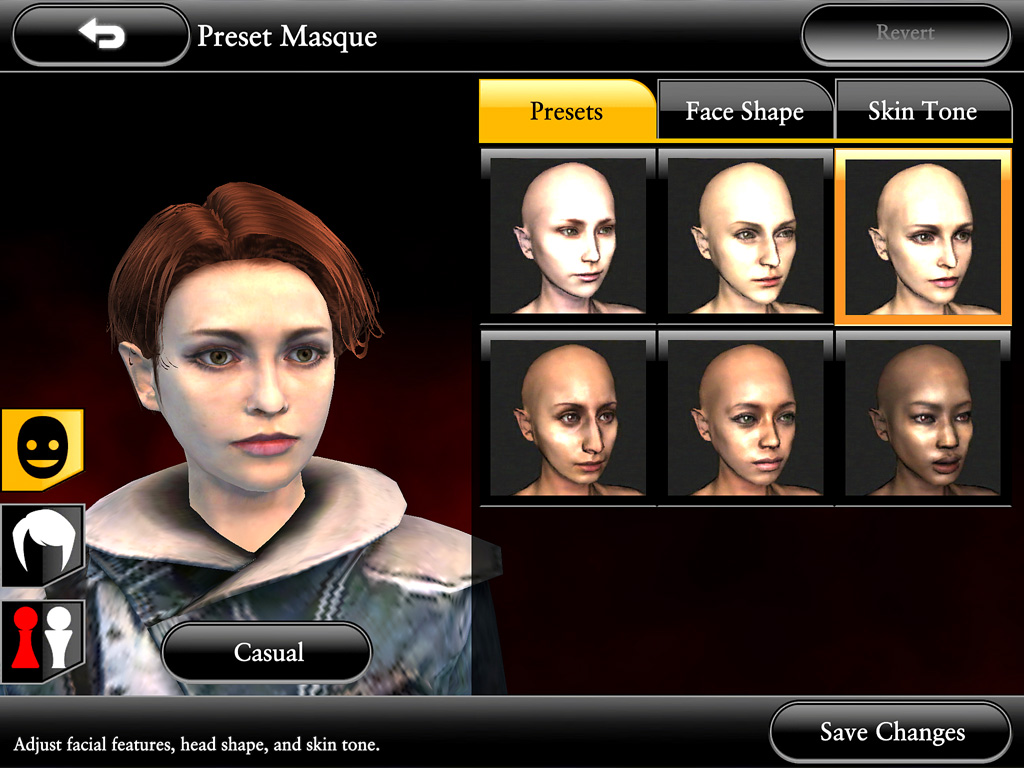Select the bottom-row middle face preset
The image size is (1024, 768).
click(745, 418)
